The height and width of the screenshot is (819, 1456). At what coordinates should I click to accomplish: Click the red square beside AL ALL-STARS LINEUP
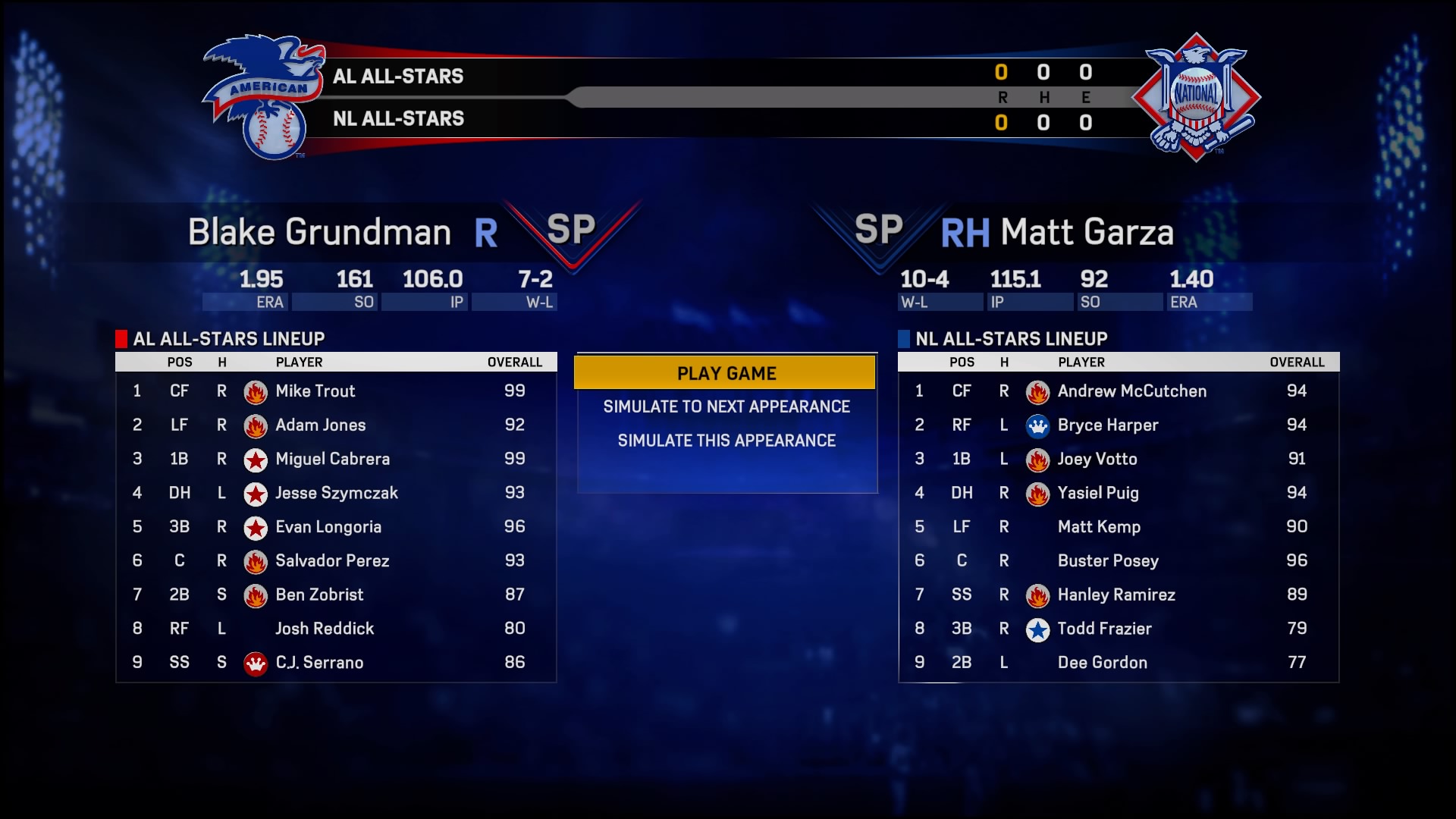(121, 339)
